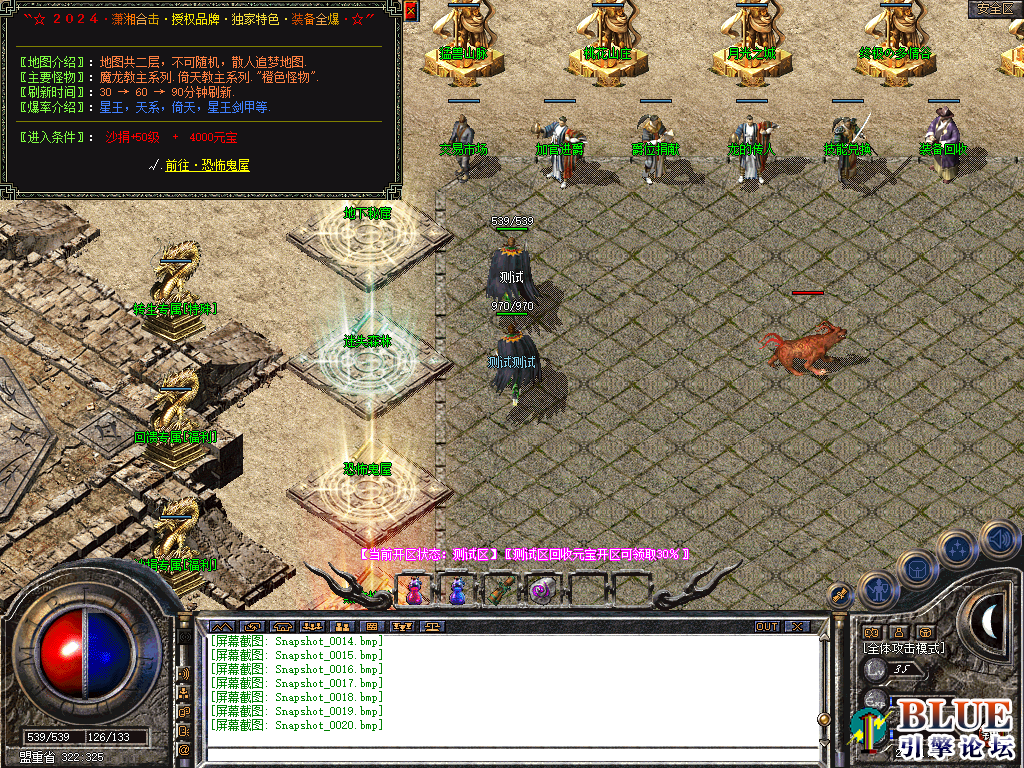Click the scale icon chat toolbar button
This screenshot has height=768, width=1024.
coord(433,627)
